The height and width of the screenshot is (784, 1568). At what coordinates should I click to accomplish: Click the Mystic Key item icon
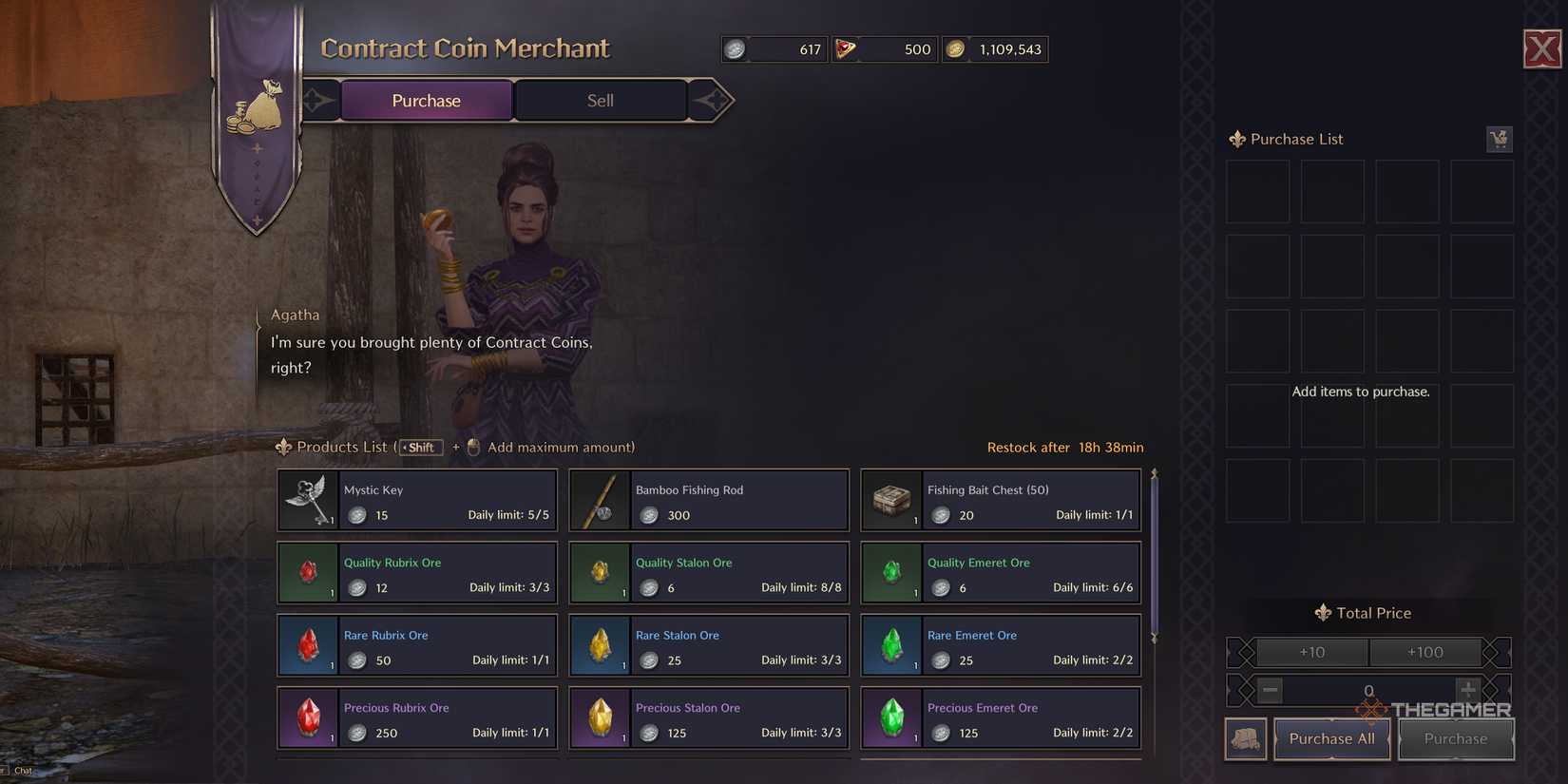tap(307, 499)
